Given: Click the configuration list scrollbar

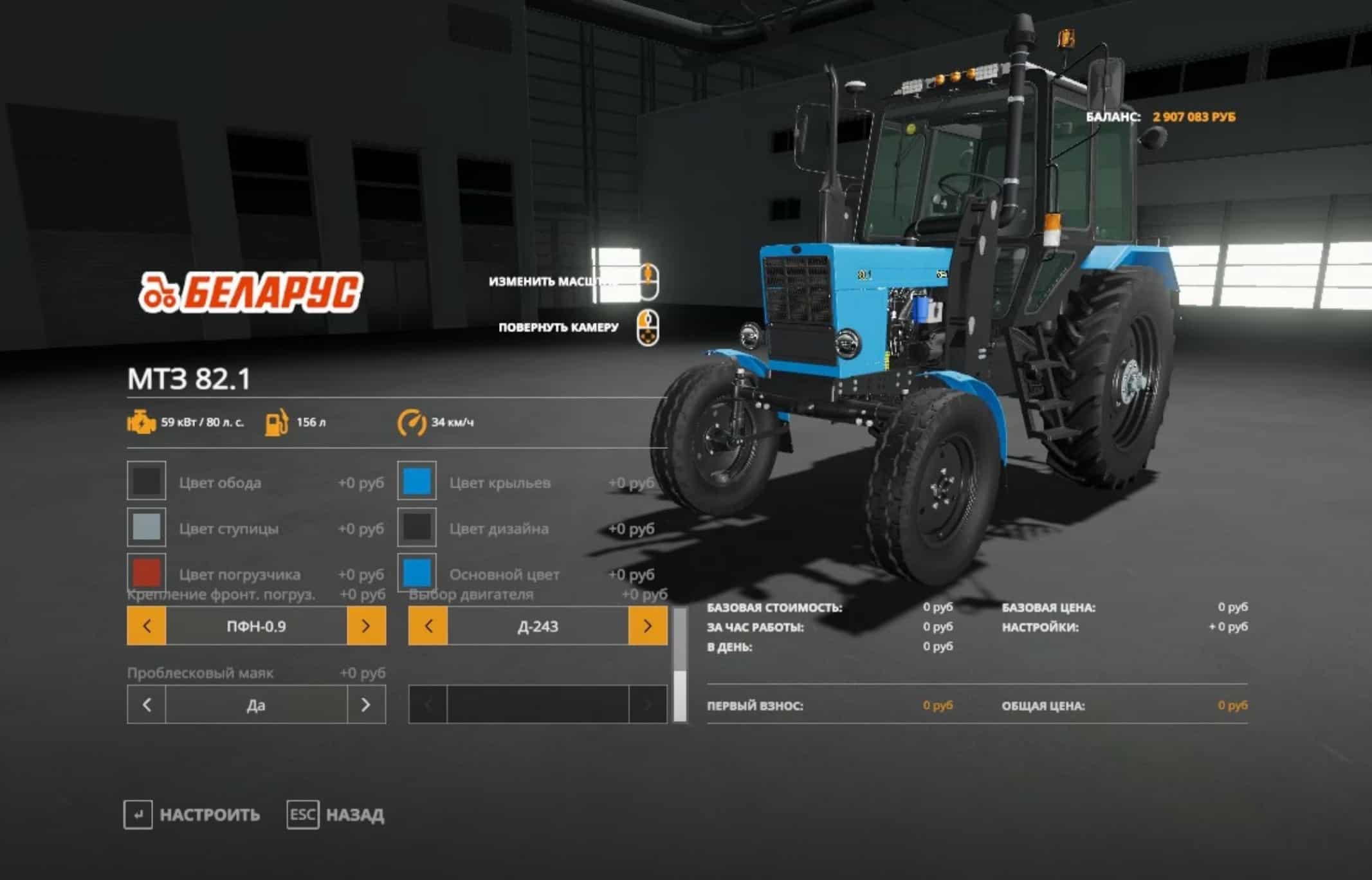Looking at the screenshot, I should click(x=679, y=665).
